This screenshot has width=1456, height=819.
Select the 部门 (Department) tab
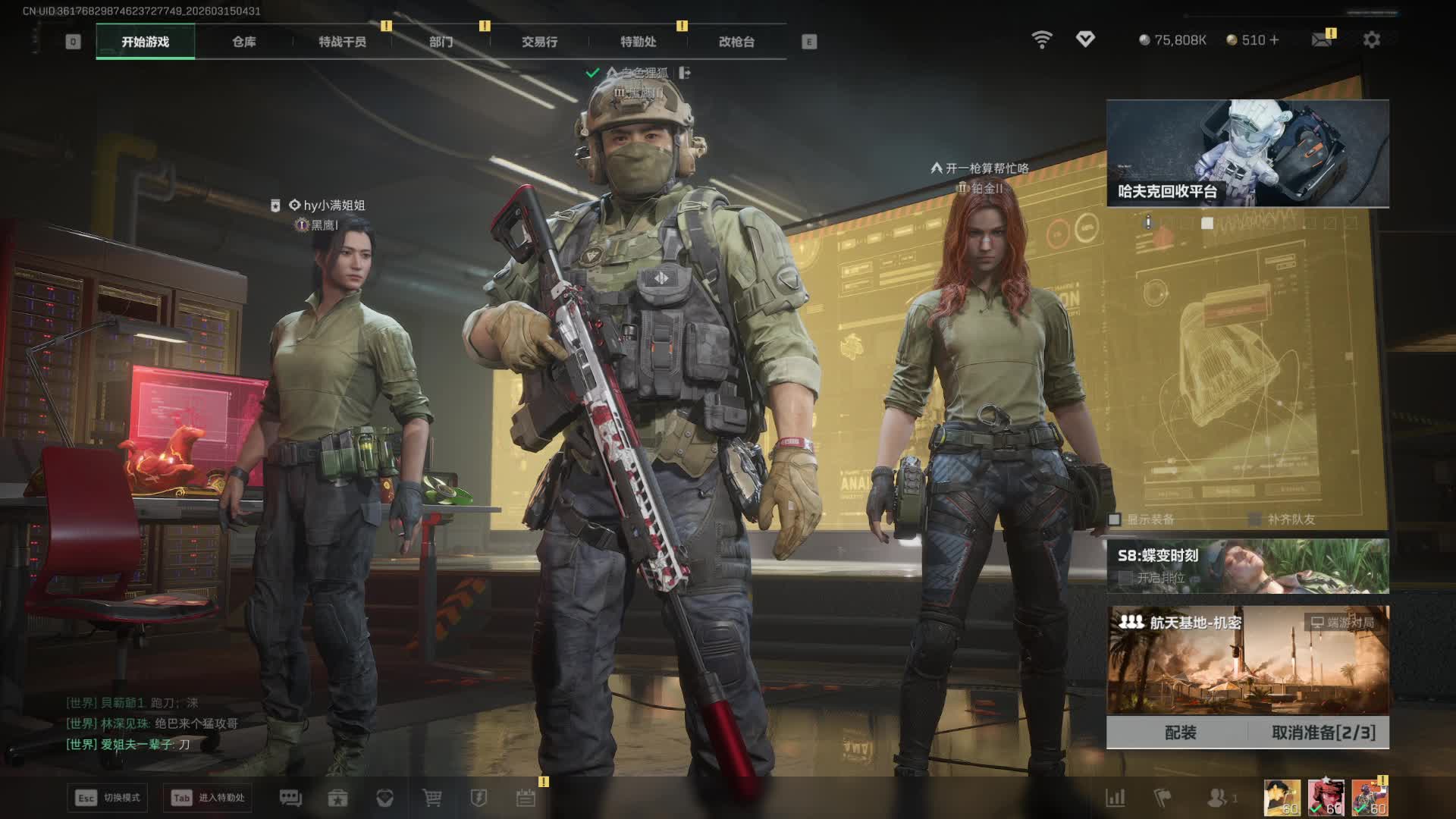click(441, 42)
